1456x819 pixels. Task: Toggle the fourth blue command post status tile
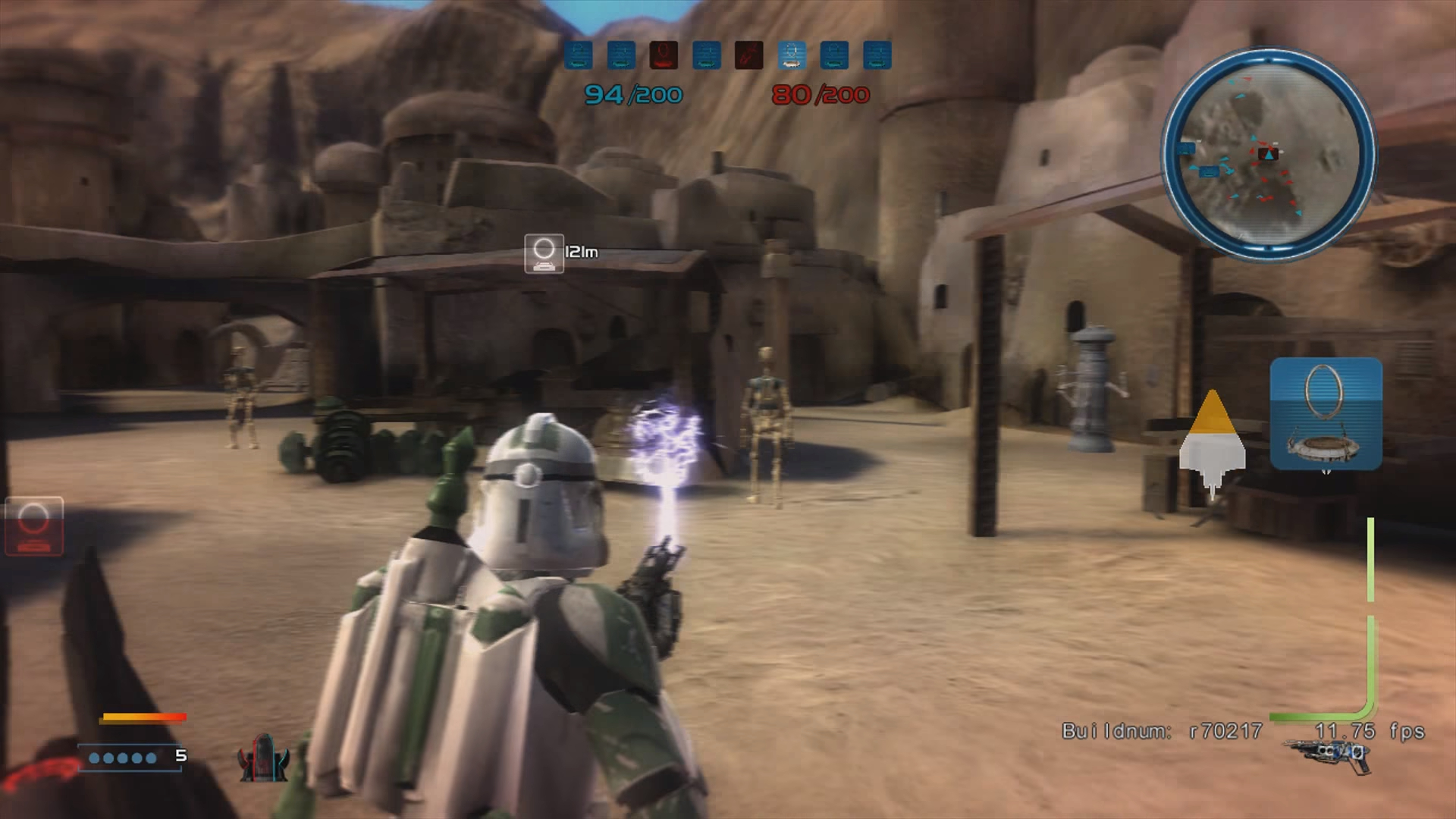(x=708, y=55)
